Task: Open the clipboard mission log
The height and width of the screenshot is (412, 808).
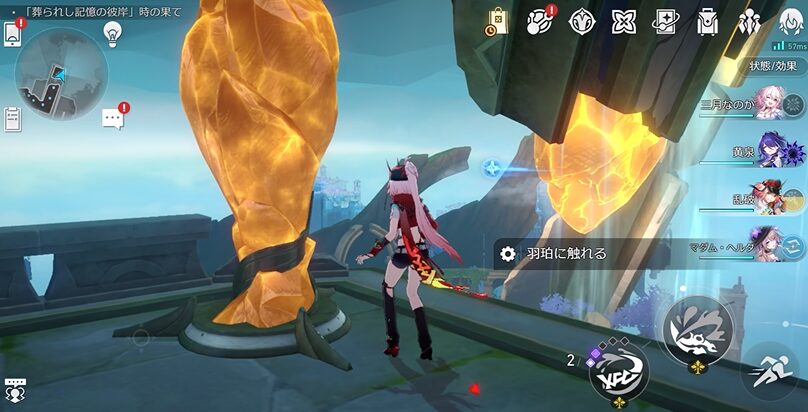Action: point(13,119)
